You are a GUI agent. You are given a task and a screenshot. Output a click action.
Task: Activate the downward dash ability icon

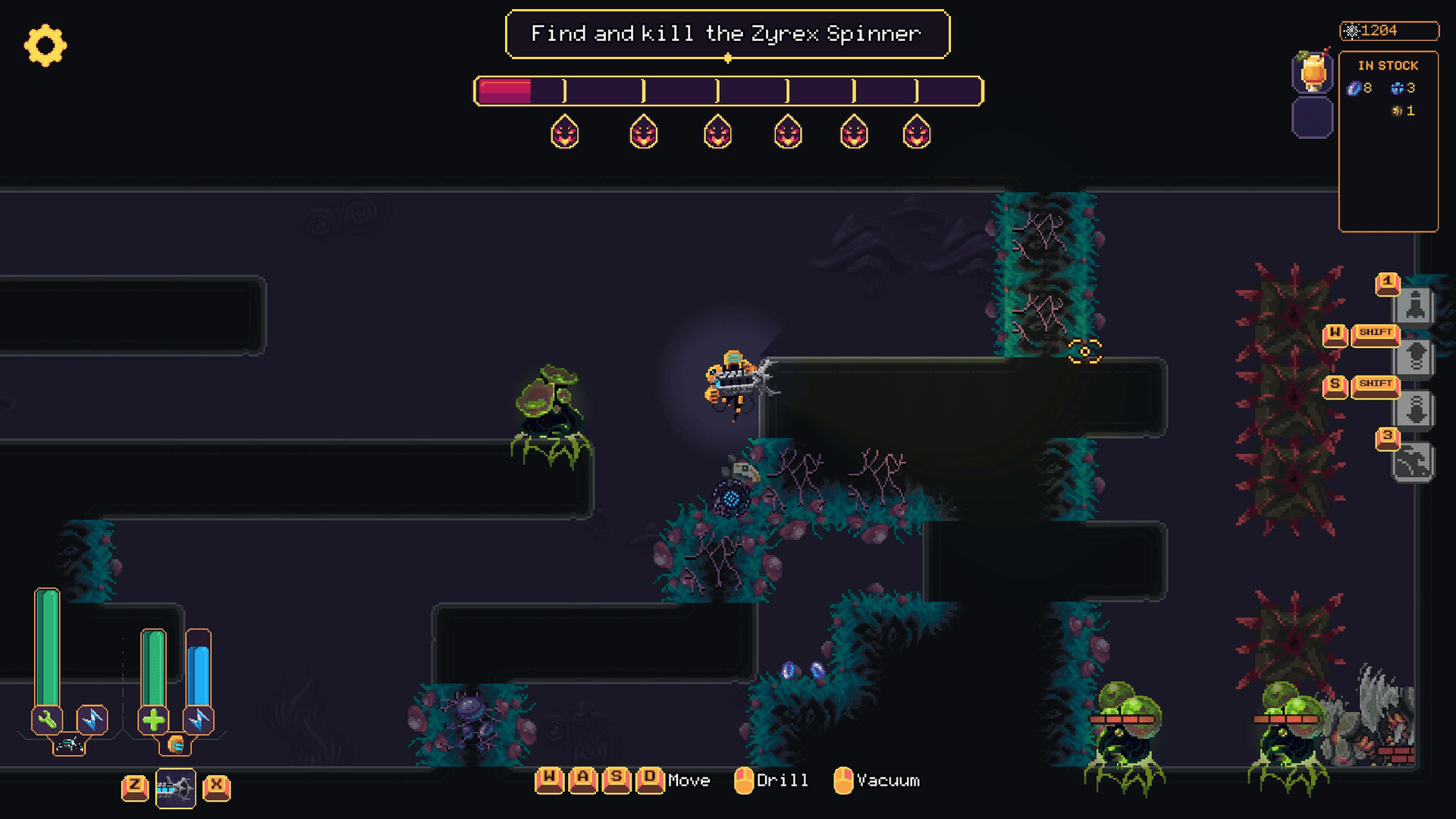(x=1414, y=409)
